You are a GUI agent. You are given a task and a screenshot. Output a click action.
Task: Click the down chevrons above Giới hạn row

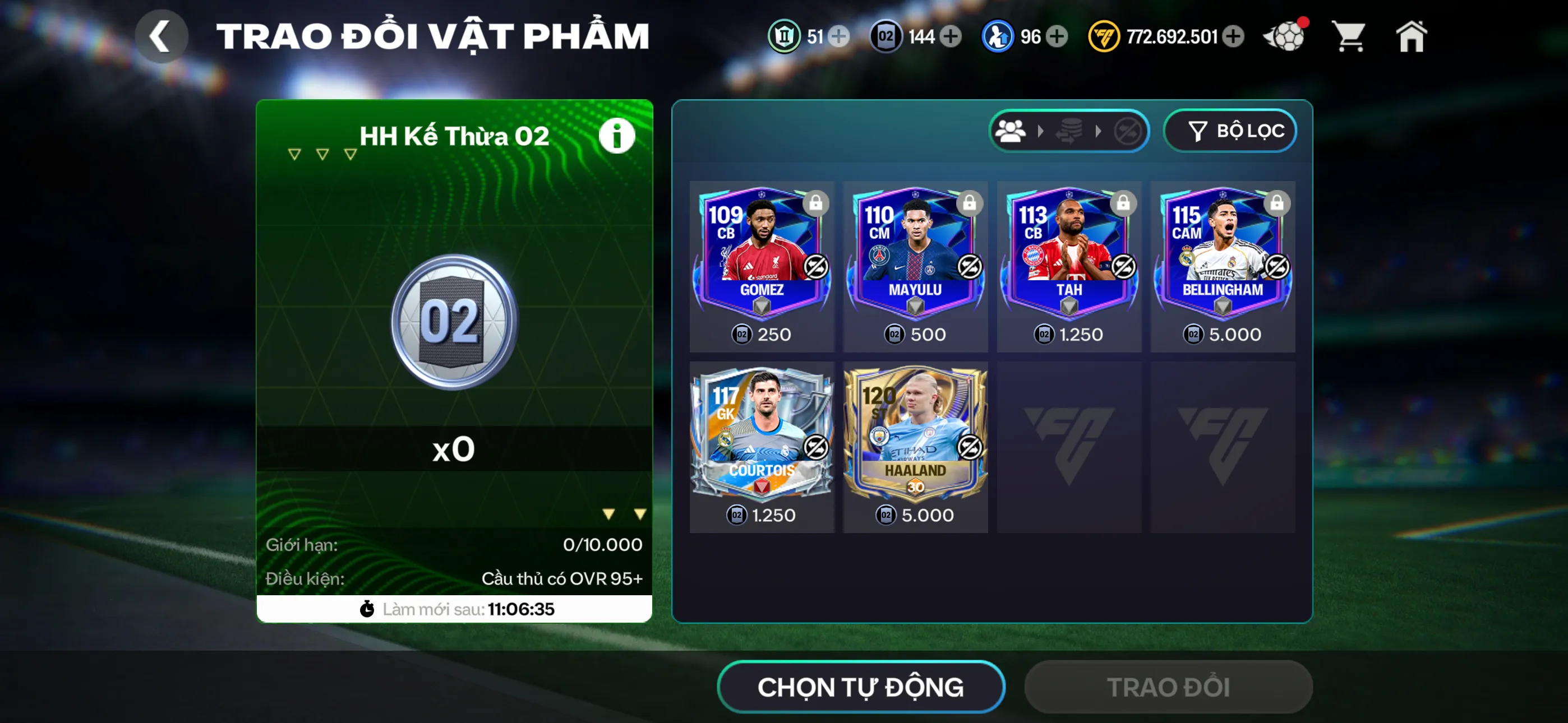pyautogui.click(x=622, y=513)
